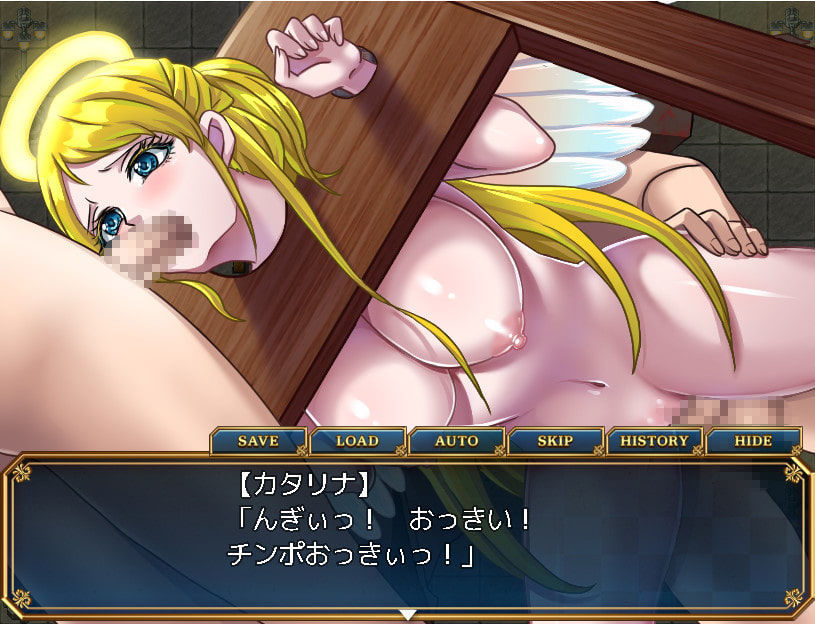Click the dialogue advance arrow indicator
Screen dimensions: 815x624
pyautogui.click(x=407, y=614)
